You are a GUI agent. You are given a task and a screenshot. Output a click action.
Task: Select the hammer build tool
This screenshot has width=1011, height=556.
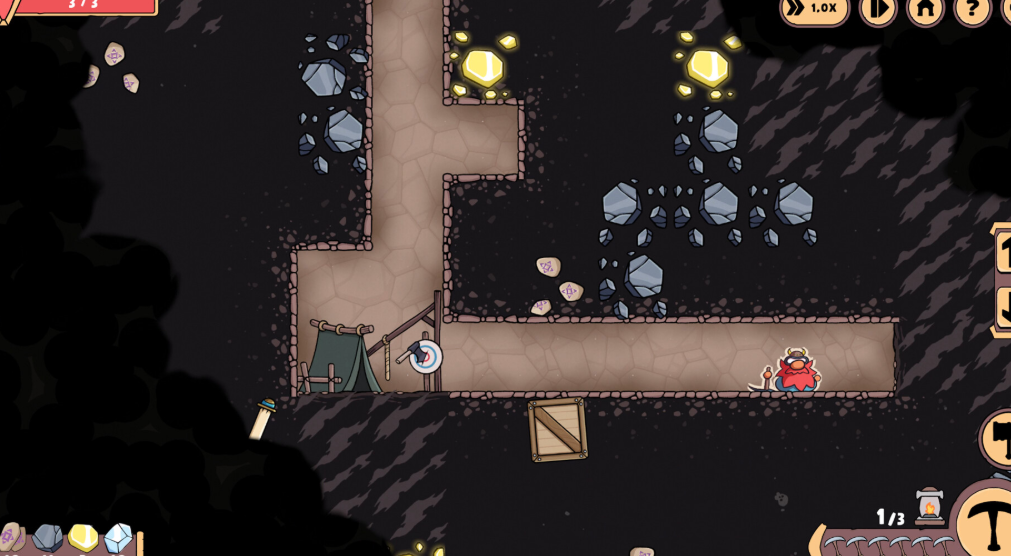(998, 438)
